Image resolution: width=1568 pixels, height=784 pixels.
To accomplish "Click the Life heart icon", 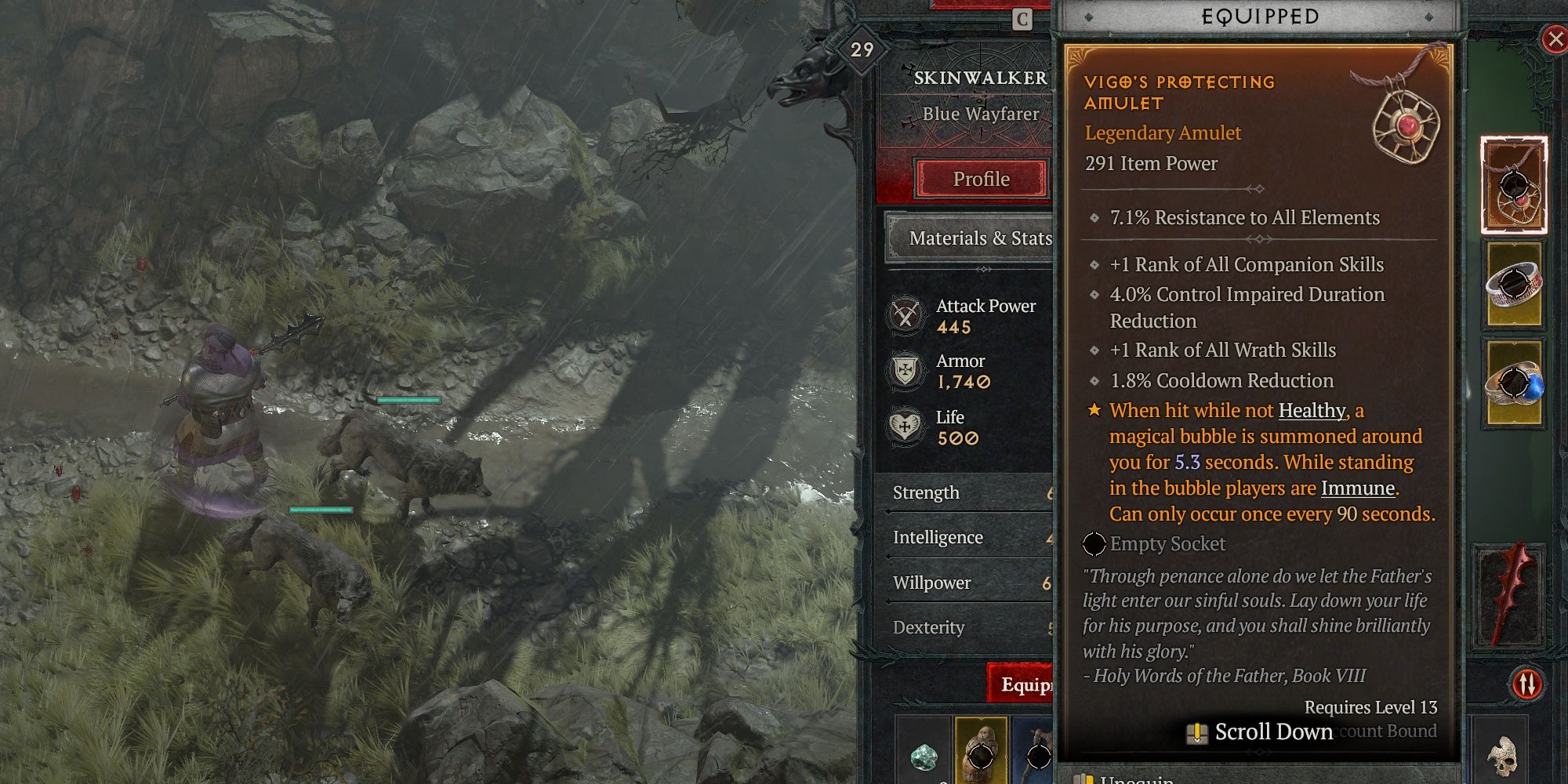I will [x=906, y=427].
